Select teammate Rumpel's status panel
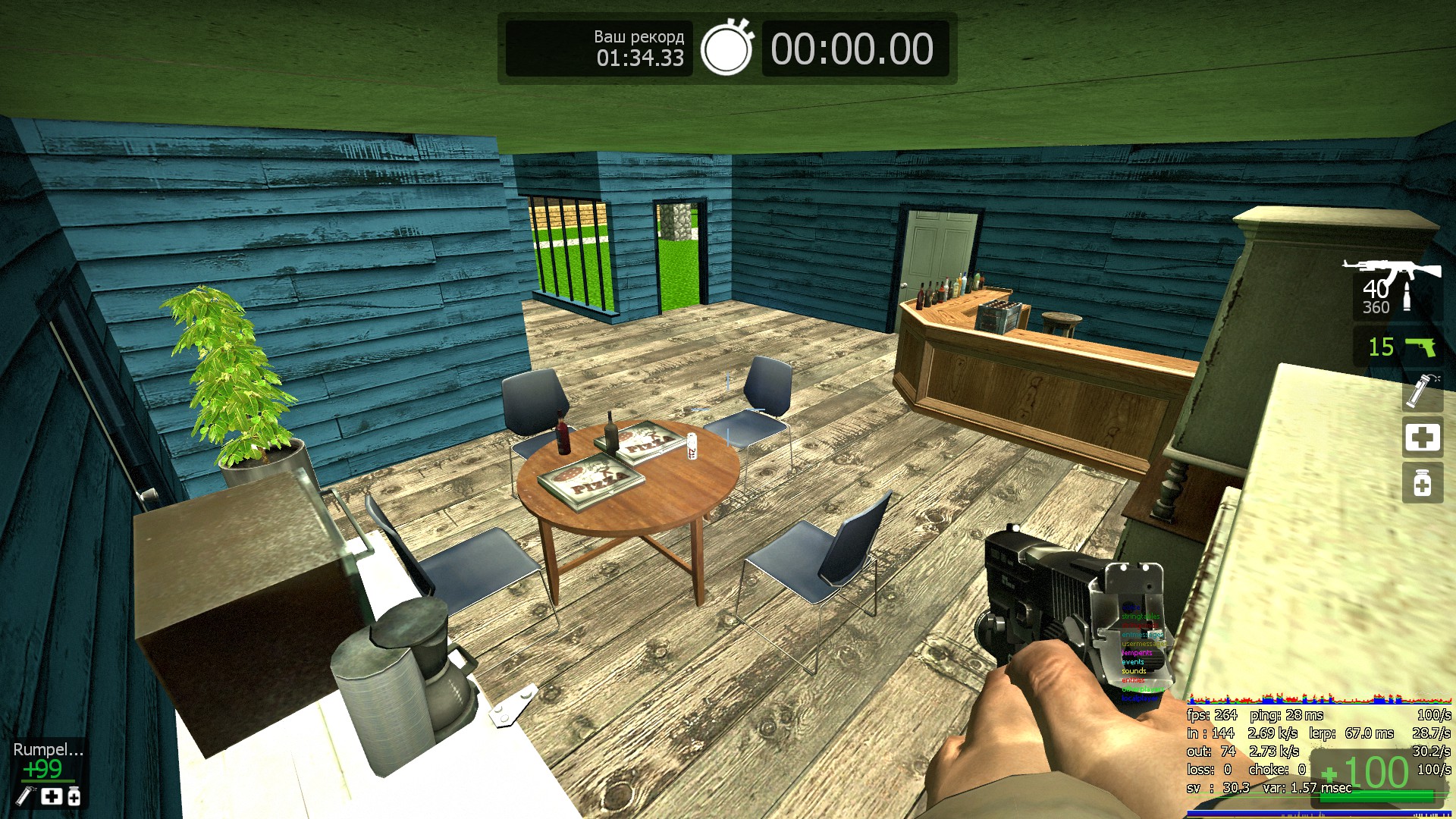The height and width of the screenshot is (819, 1456). [x=48, y=772]
